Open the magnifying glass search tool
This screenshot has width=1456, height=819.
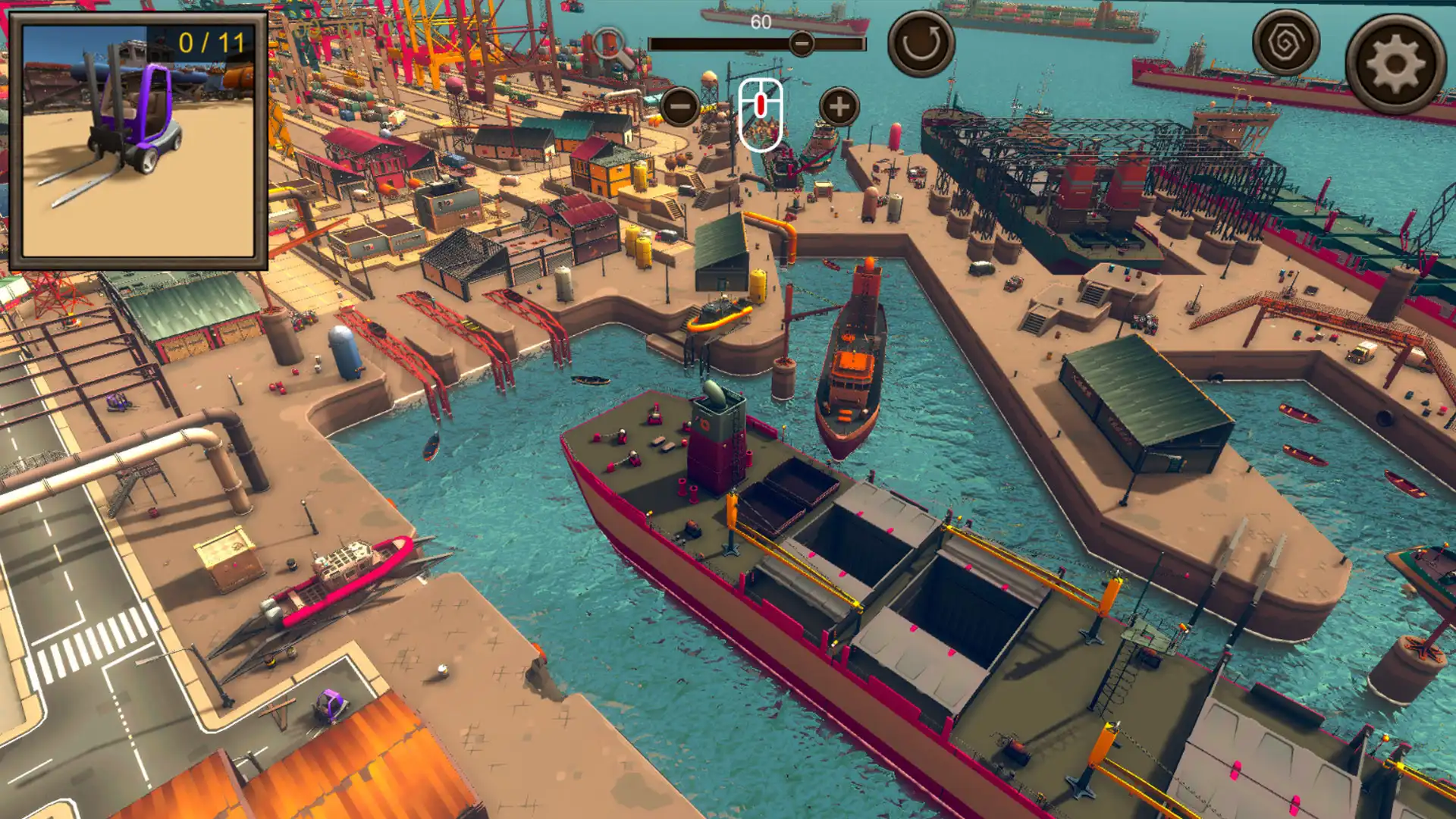click(x=608, y=42)
